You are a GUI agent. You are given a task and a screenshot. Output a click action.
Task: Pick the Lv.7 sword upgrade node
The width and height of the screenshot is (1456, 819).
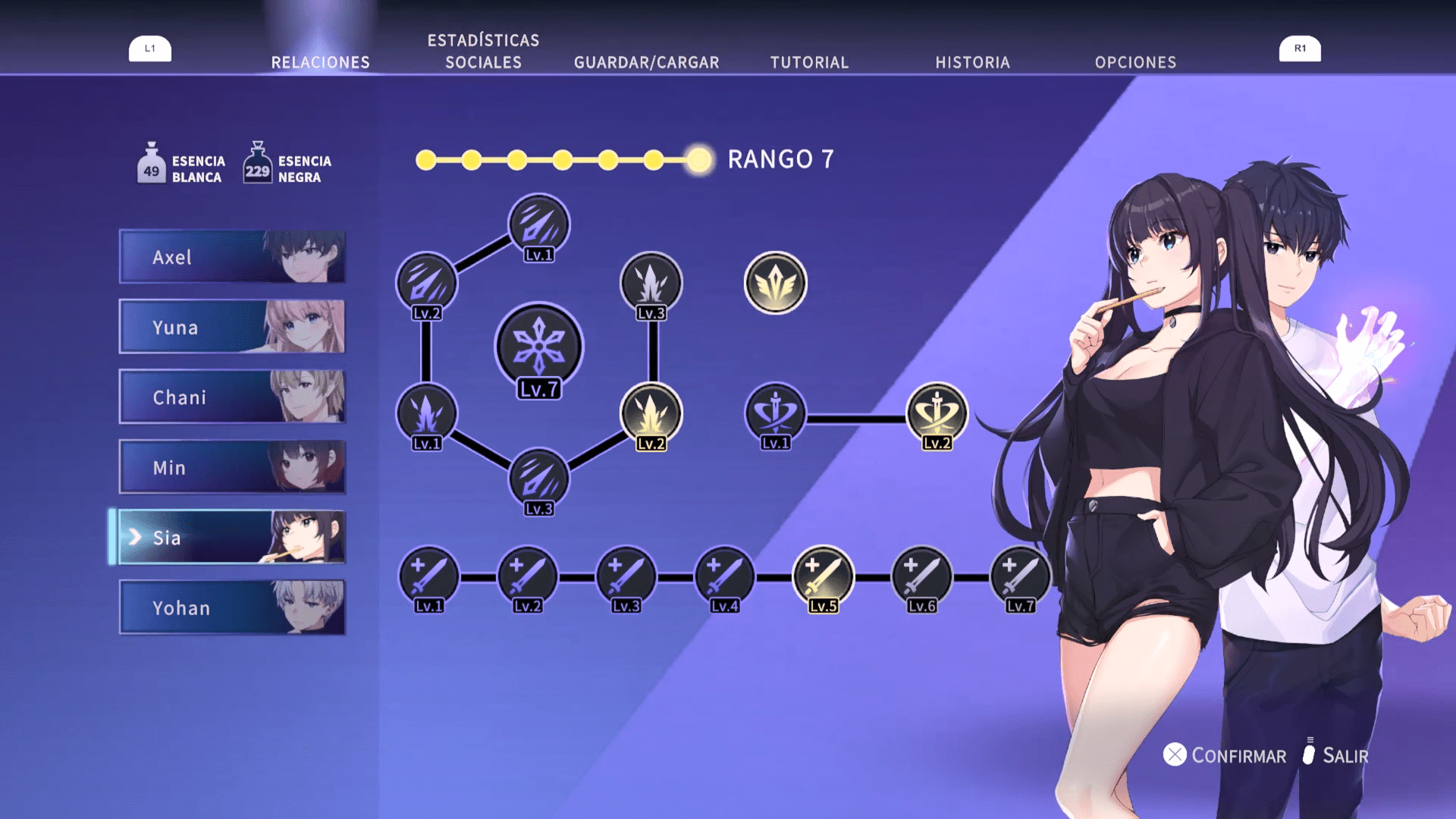pos(1020,576)
